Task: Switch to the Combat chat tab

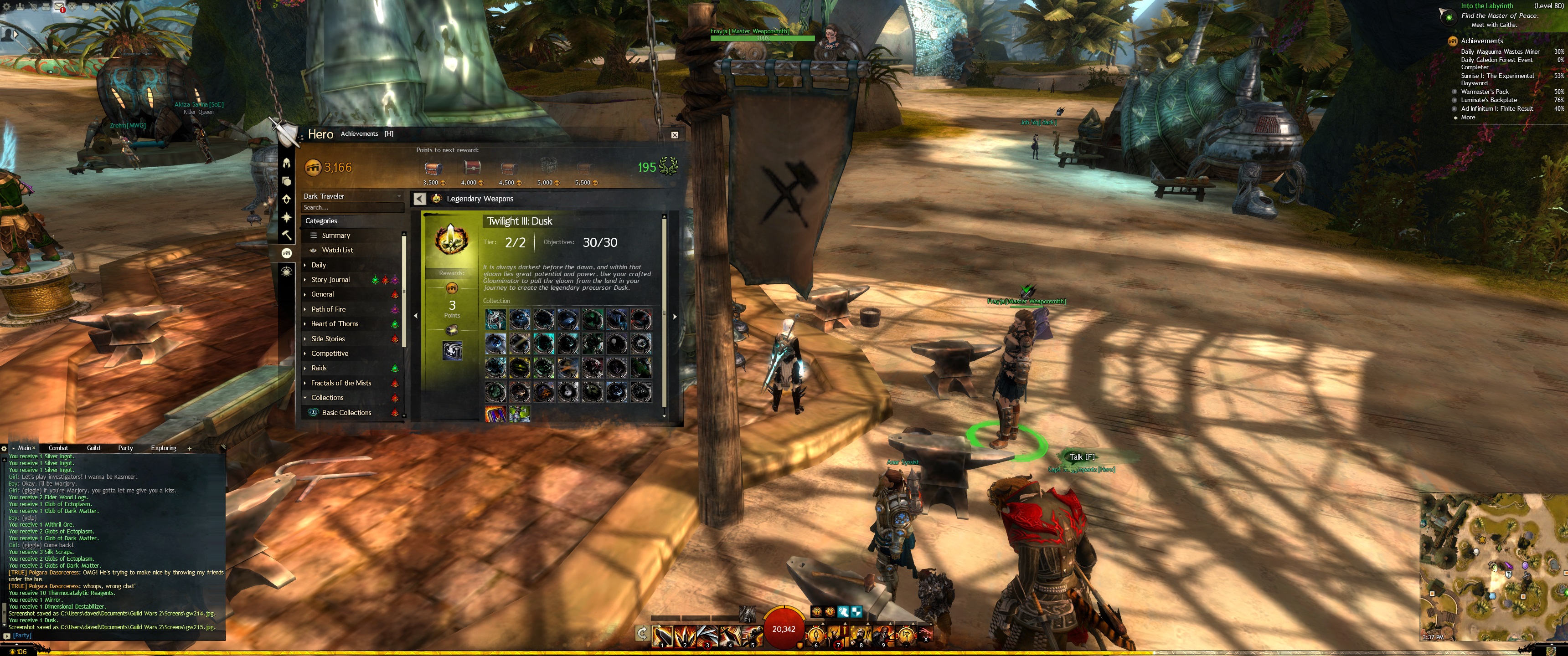Action: 58,448
